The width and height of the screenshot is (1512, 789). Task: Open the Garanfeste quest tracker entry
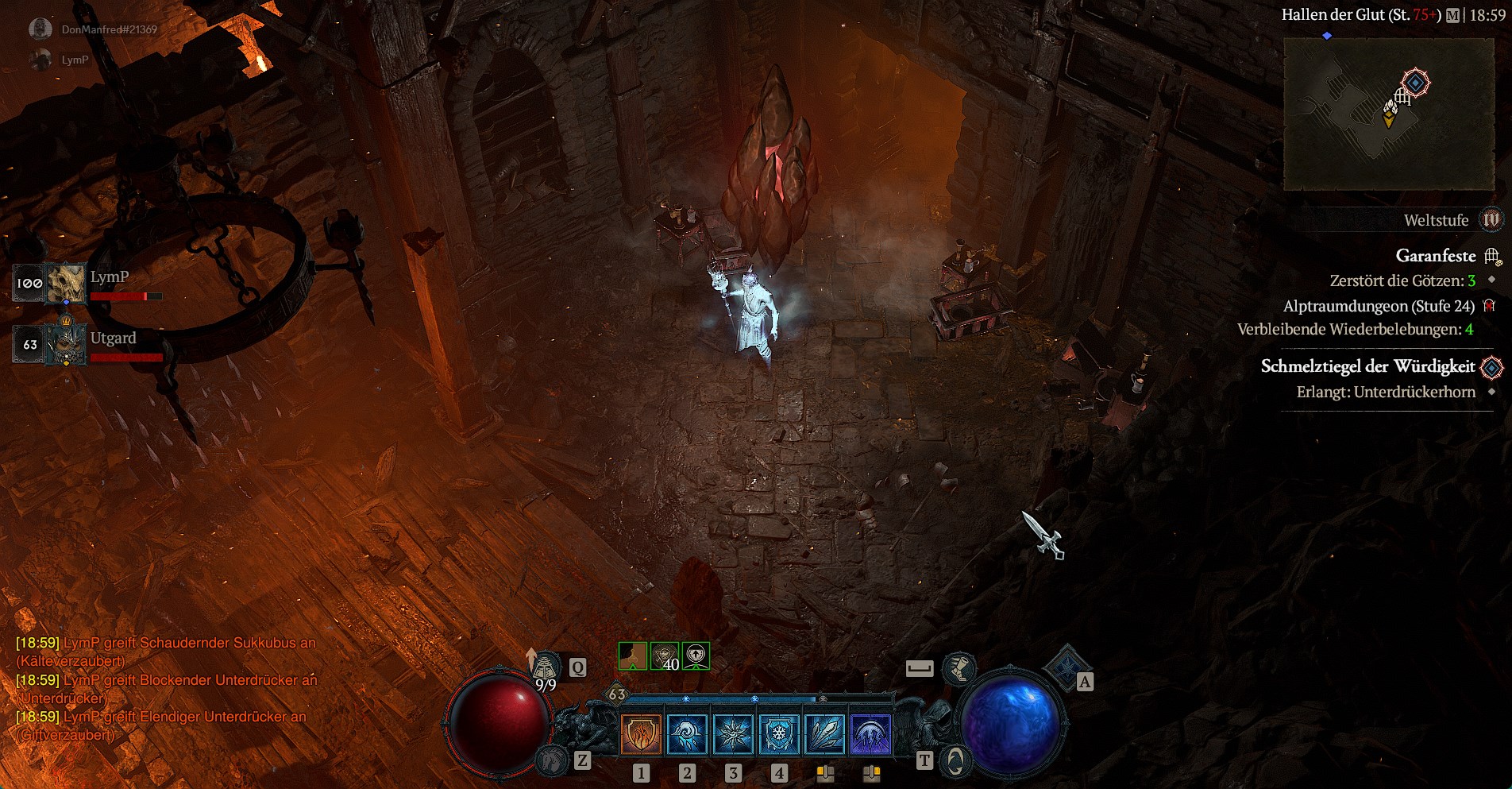coord(1435,256)
